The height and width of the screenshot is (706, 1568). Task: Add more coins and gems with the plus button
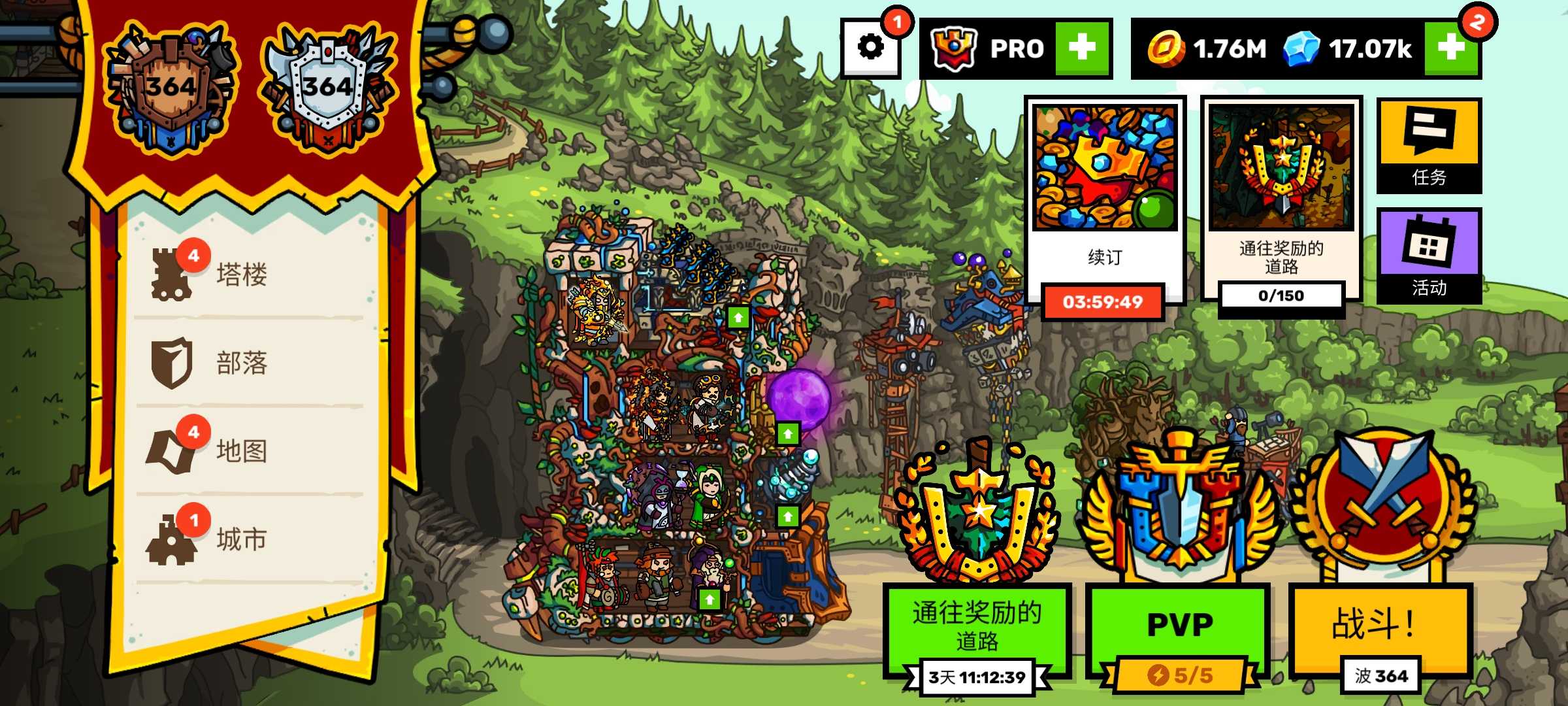(1451, 48)
